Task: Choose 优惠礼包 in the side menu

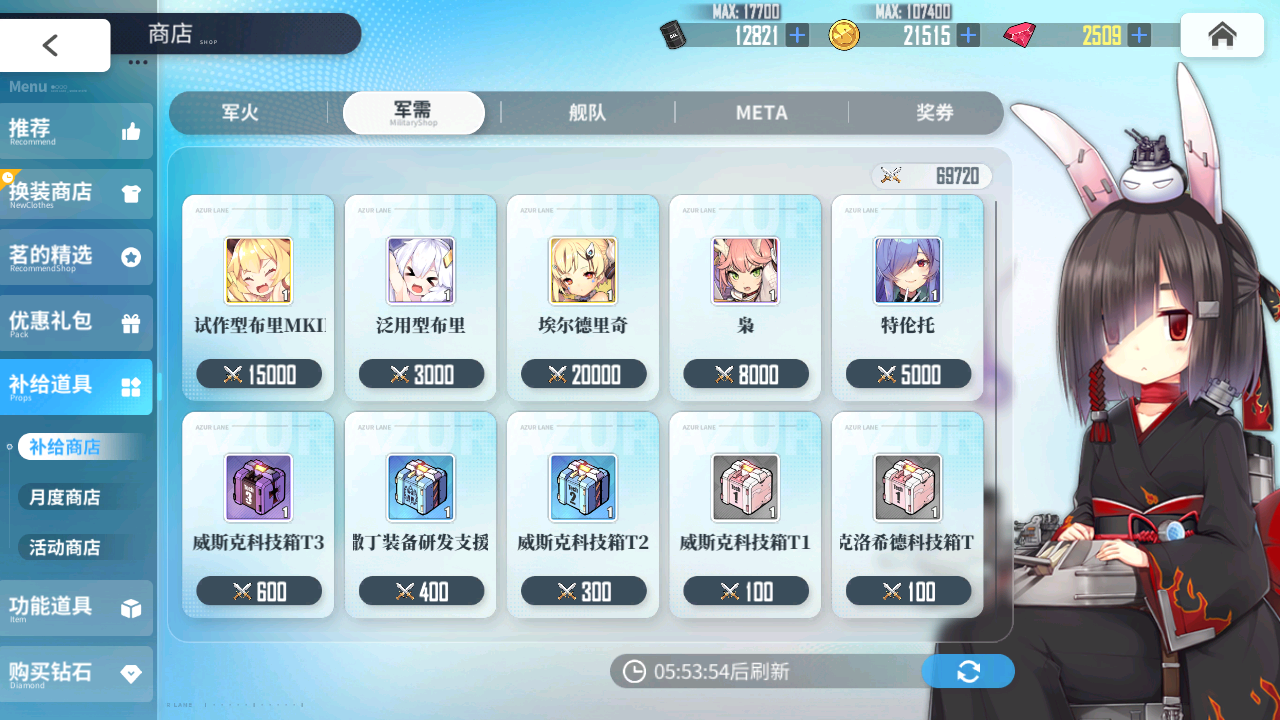Action: coord(76,322)
